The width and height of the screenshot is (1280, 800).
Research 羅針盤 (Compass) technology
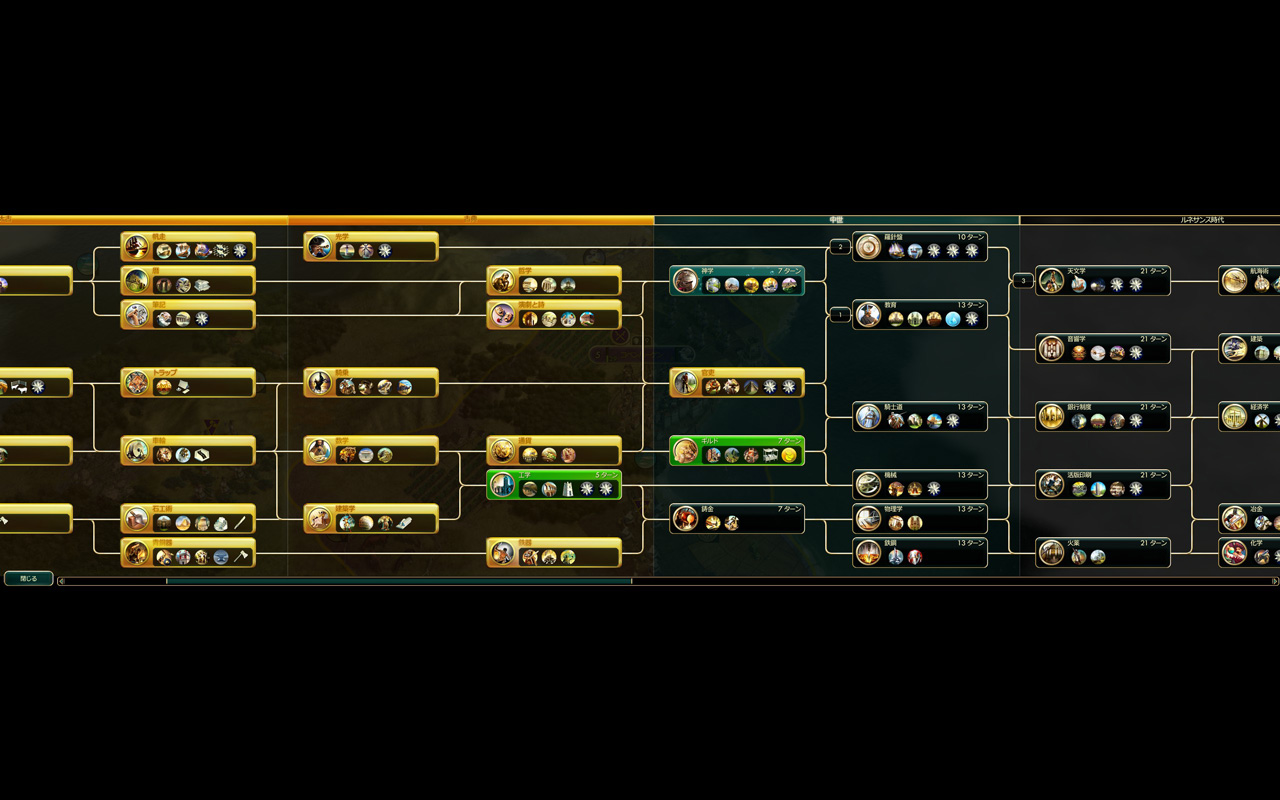click(x=920, y=246)
